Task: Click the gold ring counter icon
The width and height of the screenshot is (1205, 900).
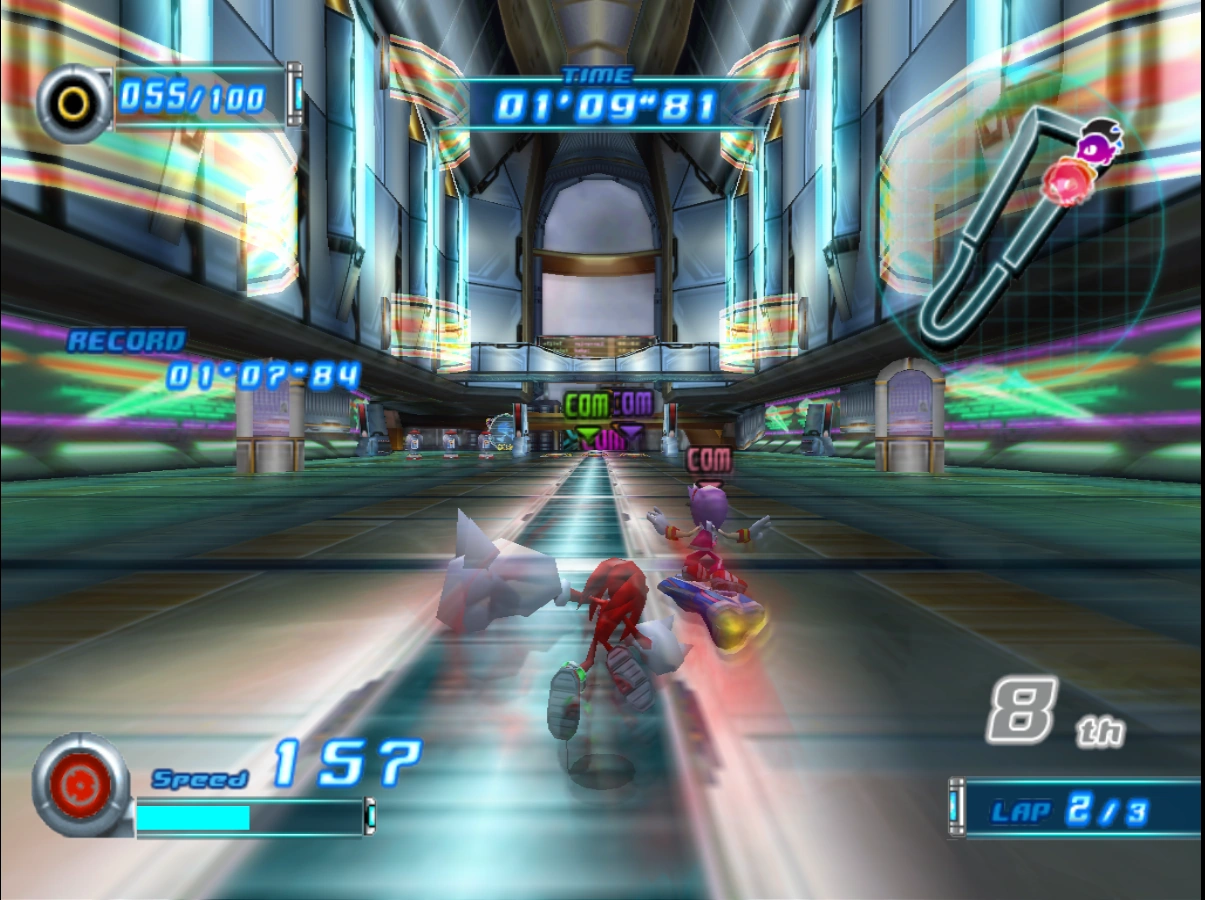Action: [74, 102]
